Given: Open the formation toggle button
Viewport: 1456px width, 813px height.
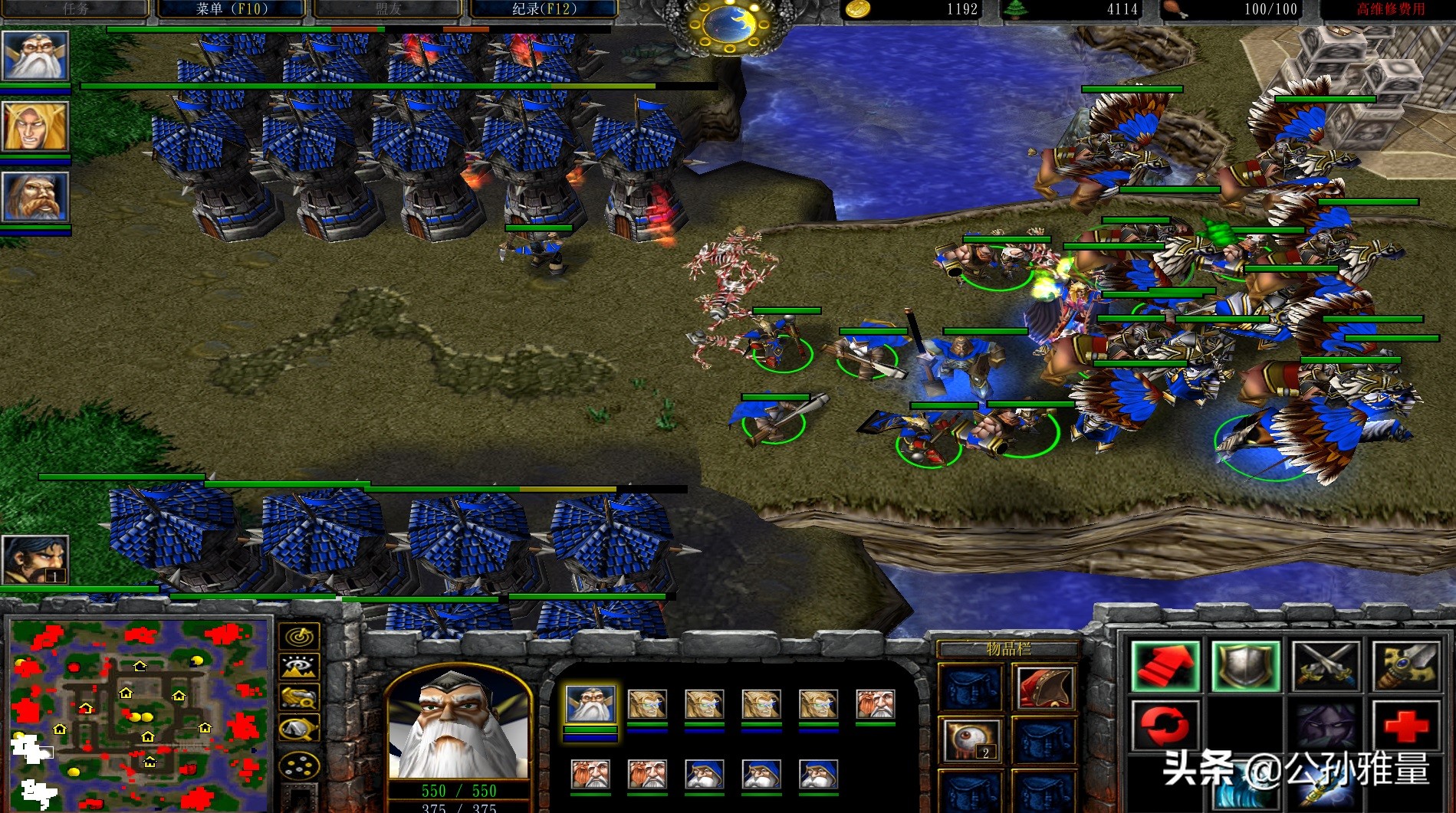Looking at the screenshot, I should (x=299, y=766).
